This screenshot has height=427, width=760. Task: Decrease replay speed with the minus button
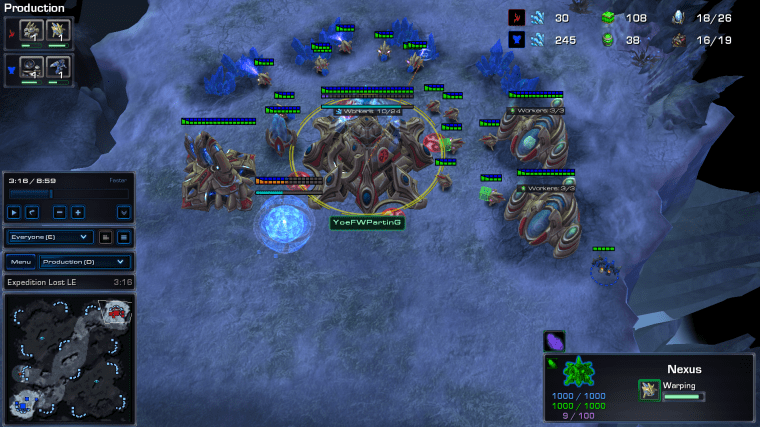click(60, 212)
